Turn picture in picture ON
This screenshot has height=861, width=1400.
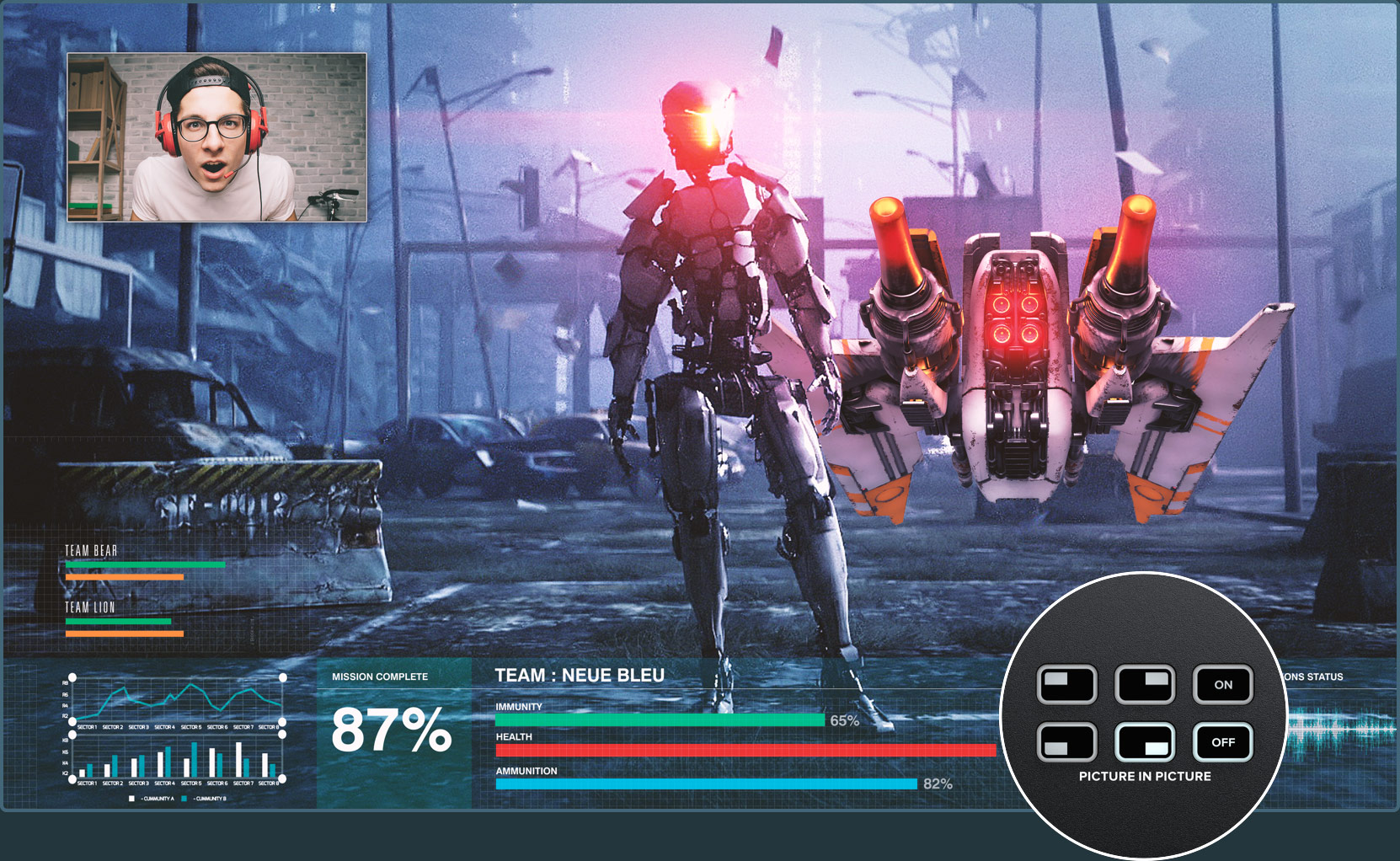tap(1222, 685)
